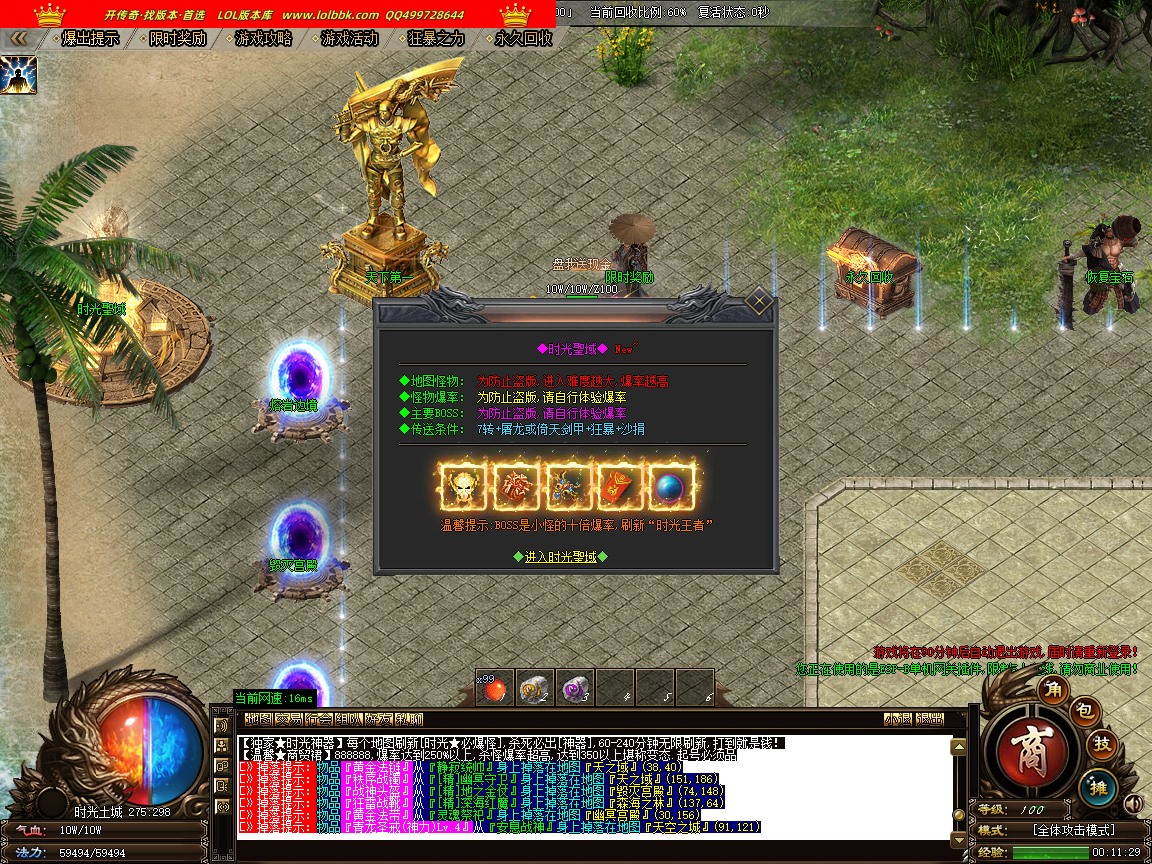Activate the glowing figure buff icon
1152x864 pixels.
tap(18, 75)
